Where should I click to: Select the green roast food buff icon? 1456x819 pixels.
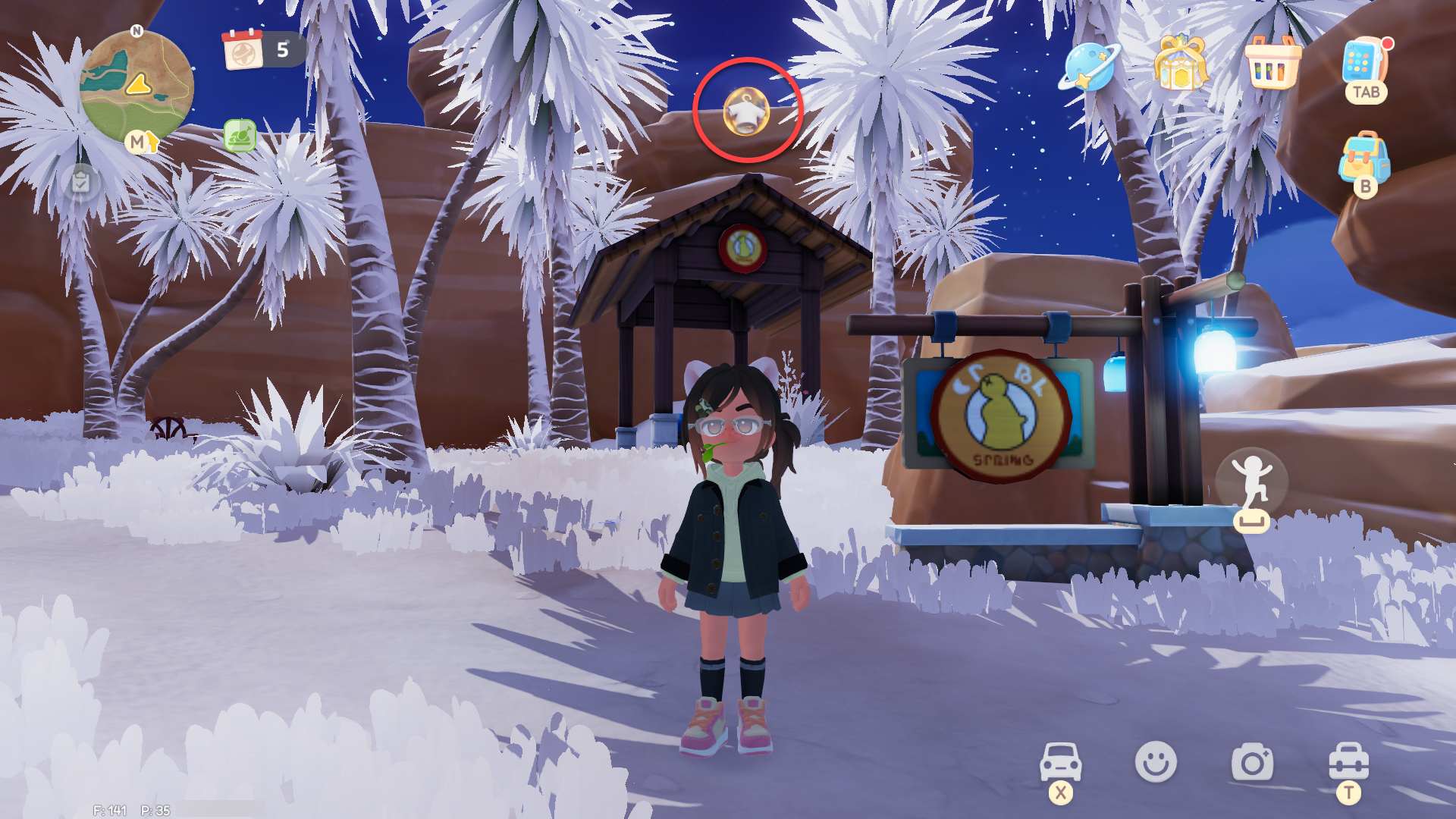pos(240,136)
